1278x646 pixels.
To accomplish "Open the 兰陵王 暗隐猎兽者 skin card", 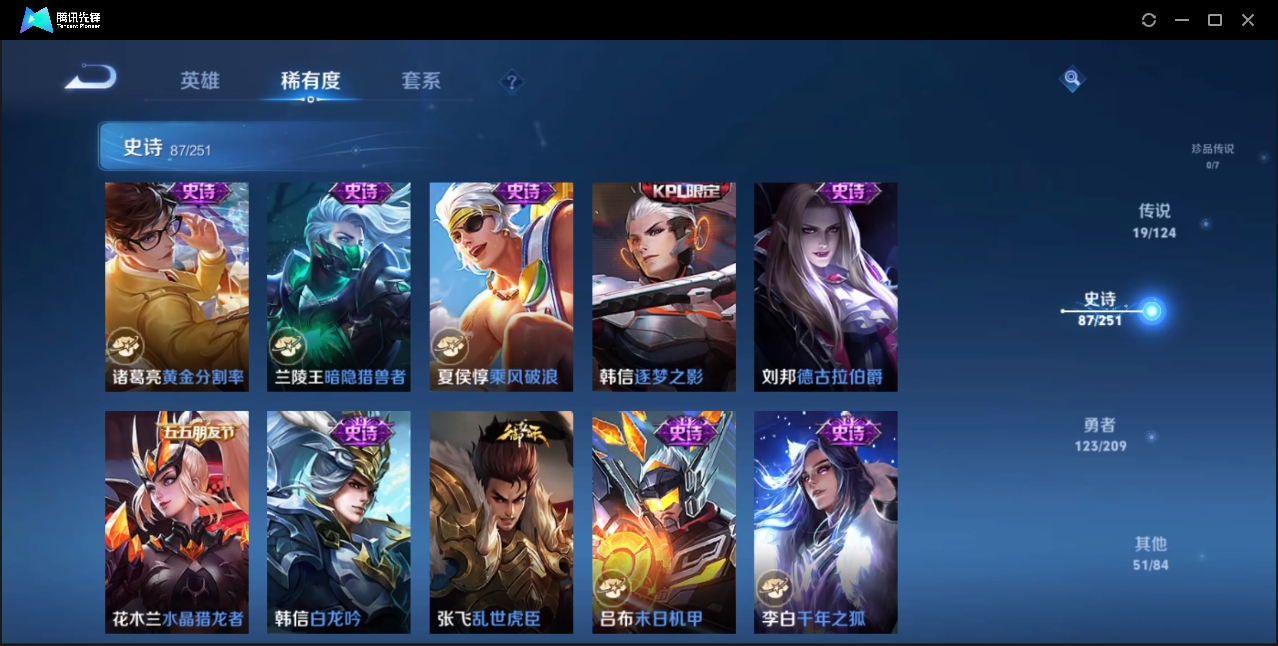I will pos(339,287).
